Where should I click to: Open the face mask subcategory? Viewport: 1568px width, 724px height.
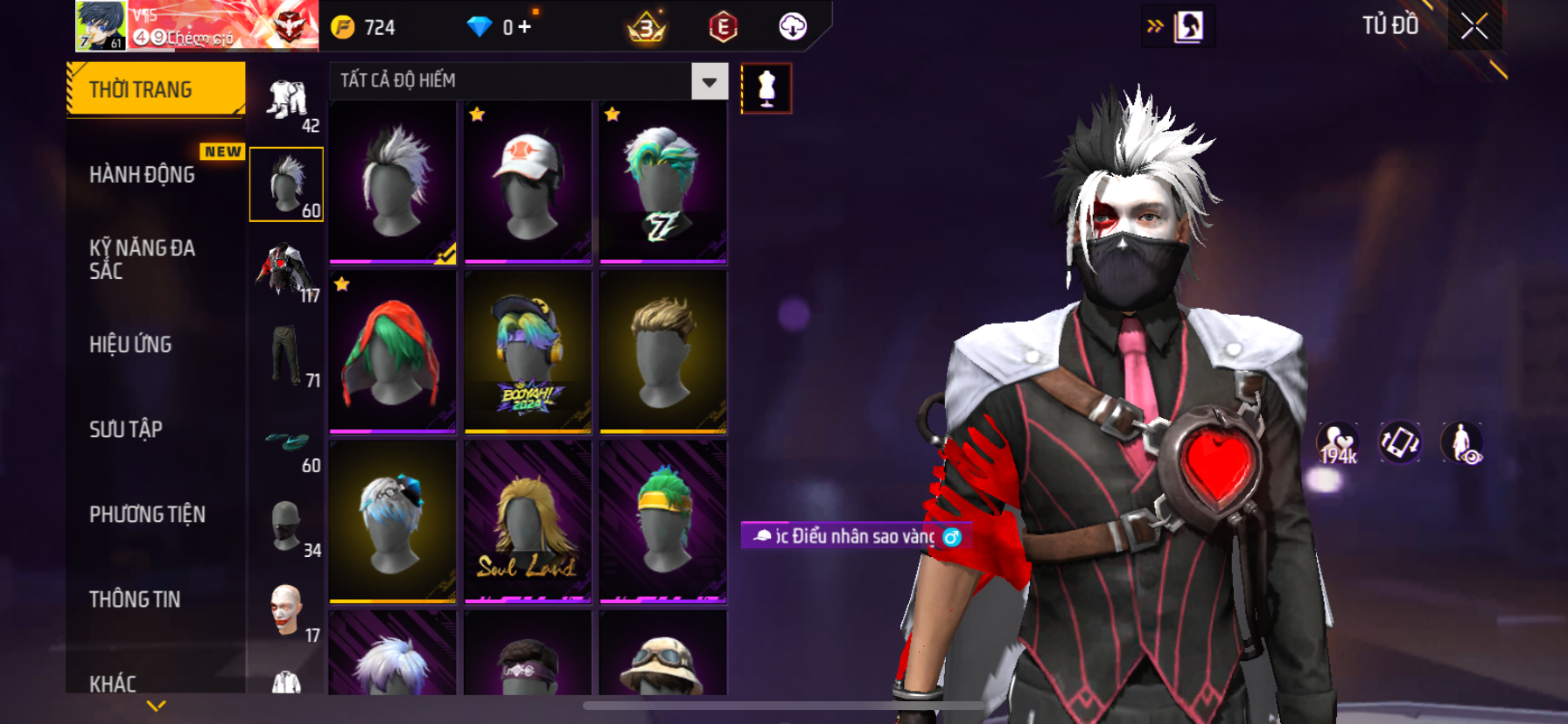[287, 526]
